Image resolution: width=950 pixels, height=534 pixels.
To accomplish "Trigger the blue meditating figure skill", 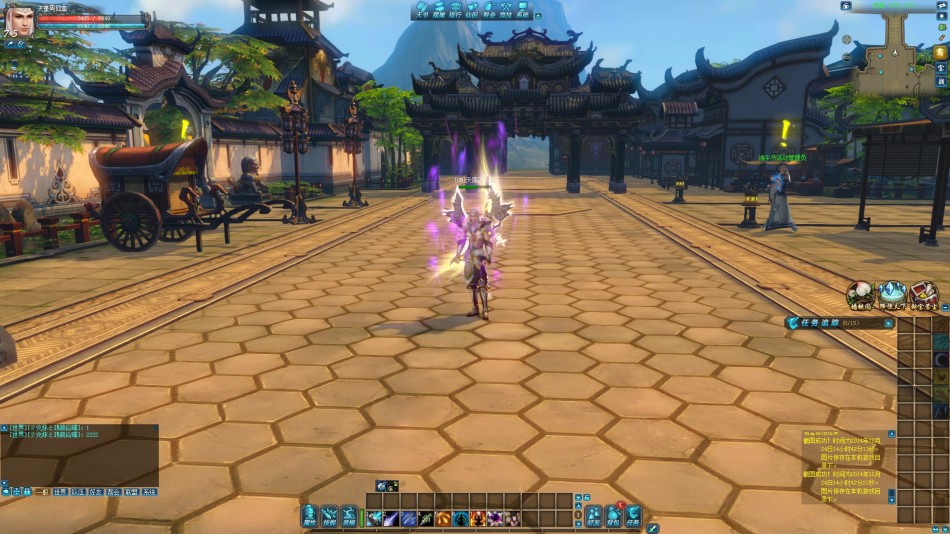I will tap(460, 518).
